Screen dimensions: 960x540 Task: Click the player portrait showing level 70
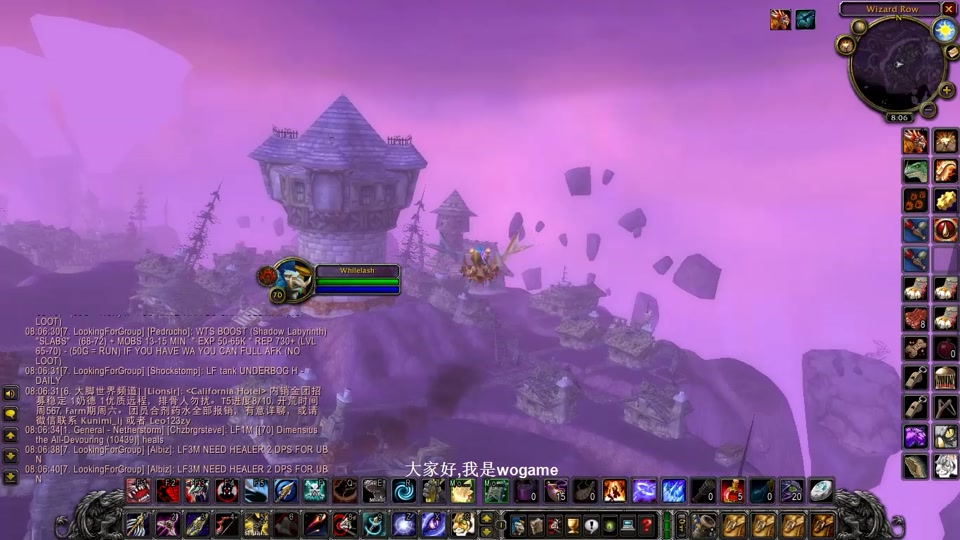[x=293, y=281]
